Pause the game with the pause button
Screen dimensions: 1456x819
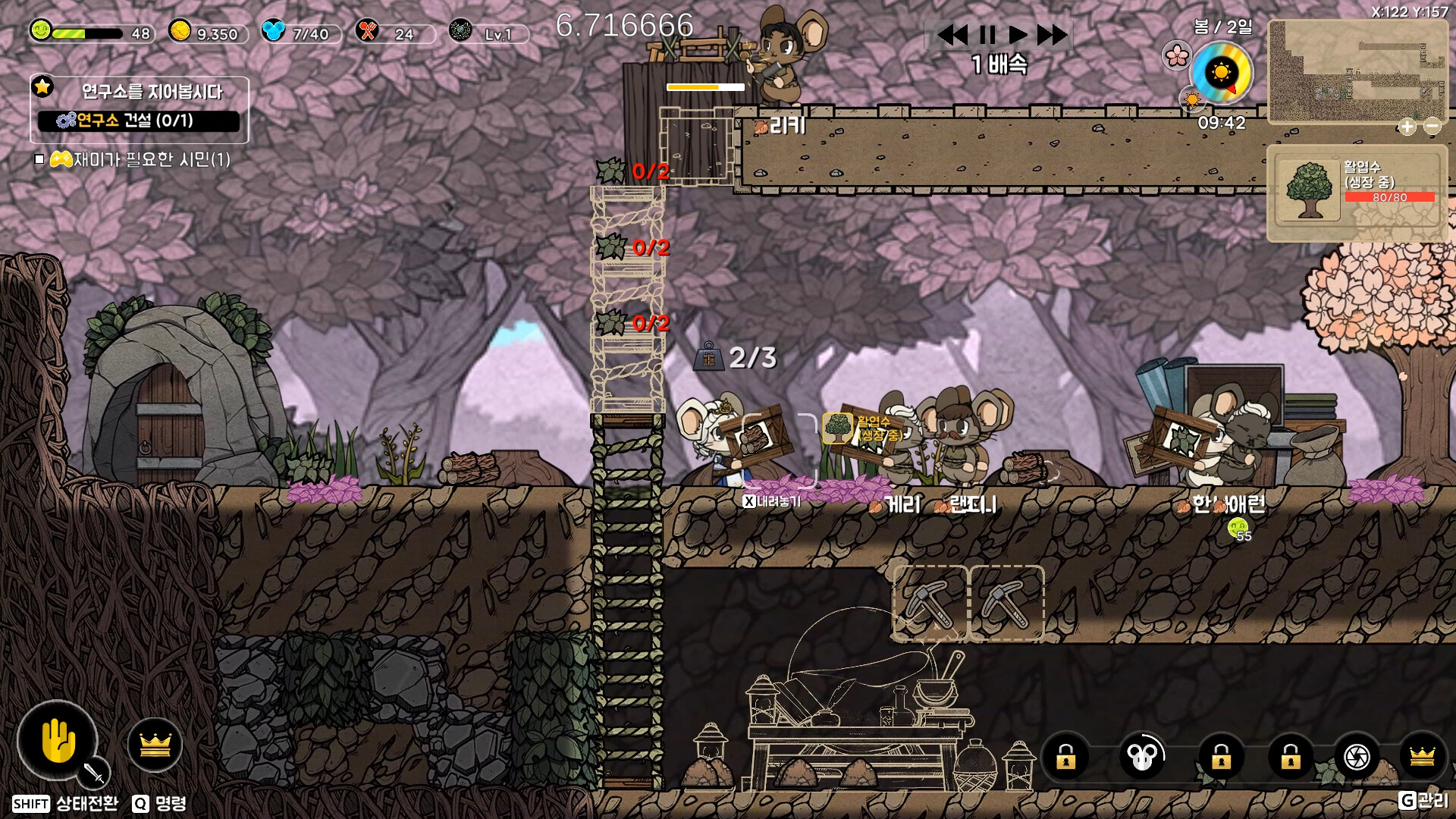[x=987, y=35]
